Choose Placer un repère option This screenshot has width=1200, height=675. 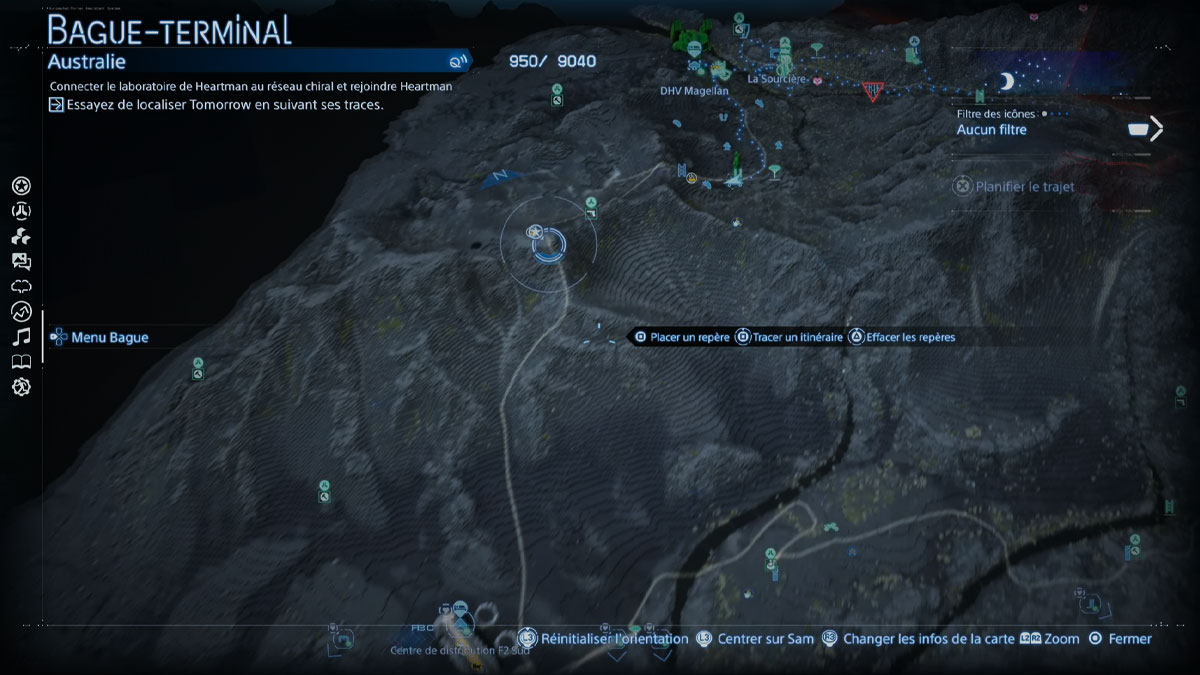coord(689,337)
